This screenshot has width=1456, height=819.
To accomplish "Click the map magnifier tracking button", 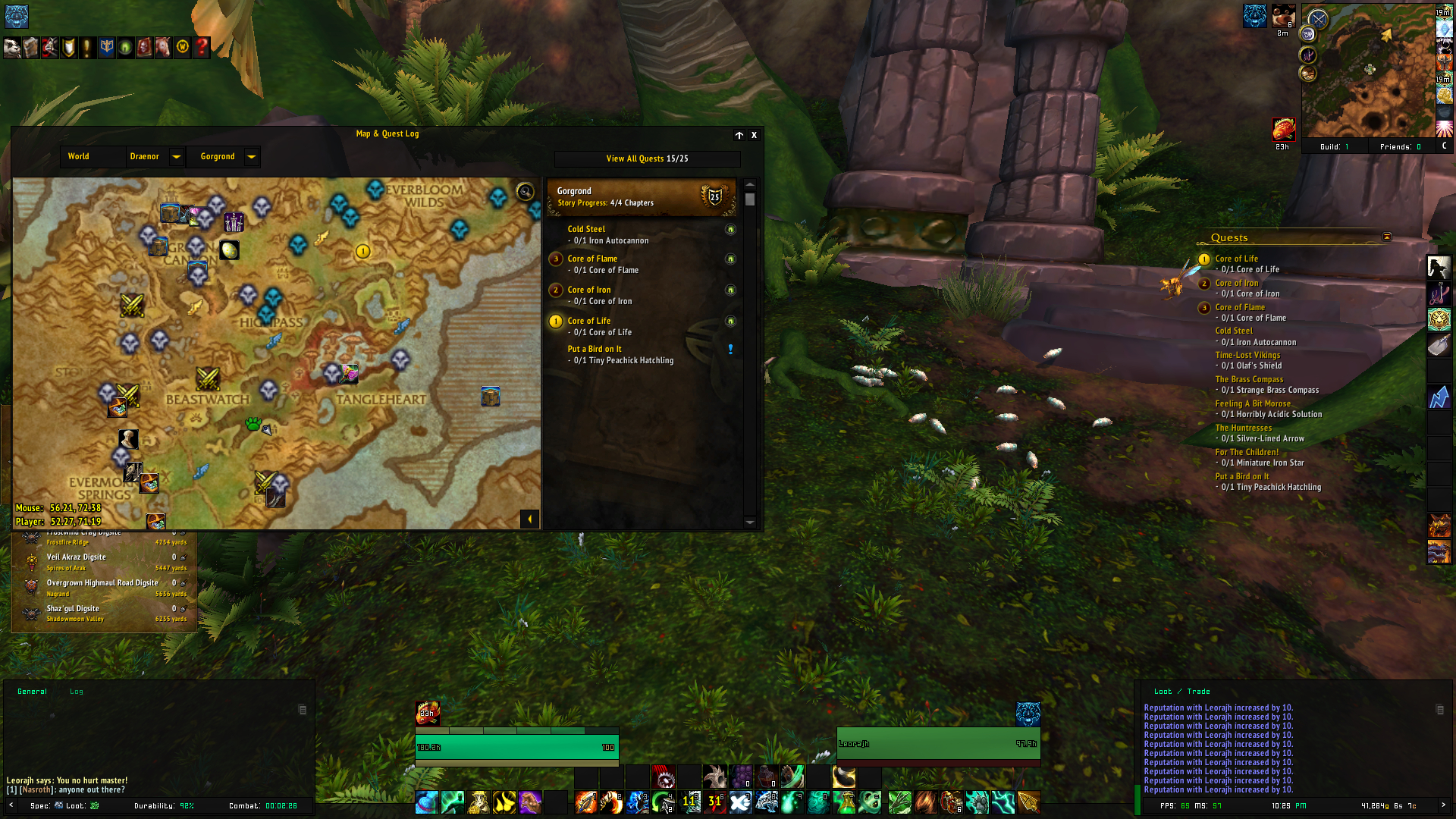I will pos(525,192).
